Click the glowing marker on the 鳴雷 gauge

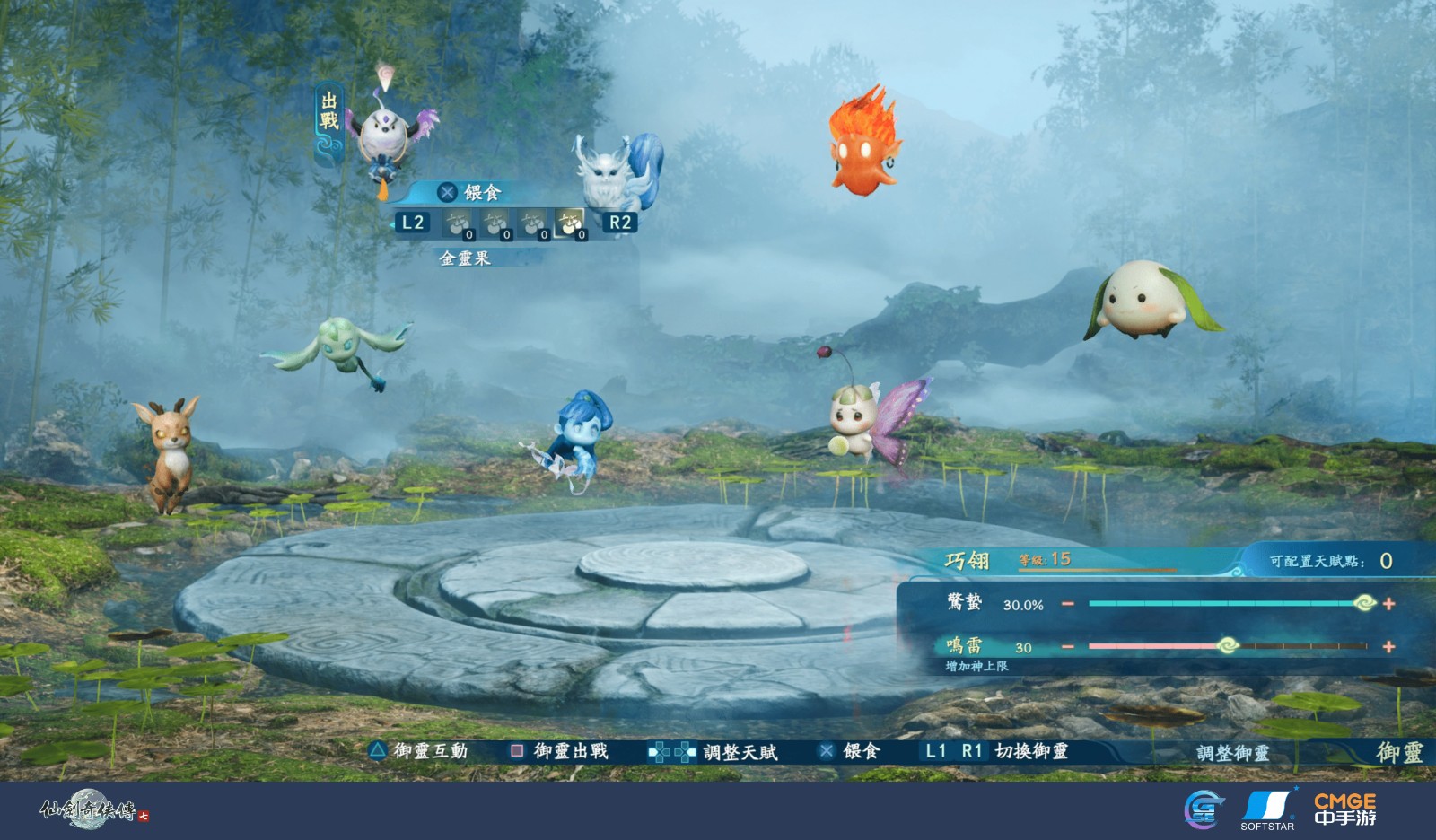[1229, 643]
